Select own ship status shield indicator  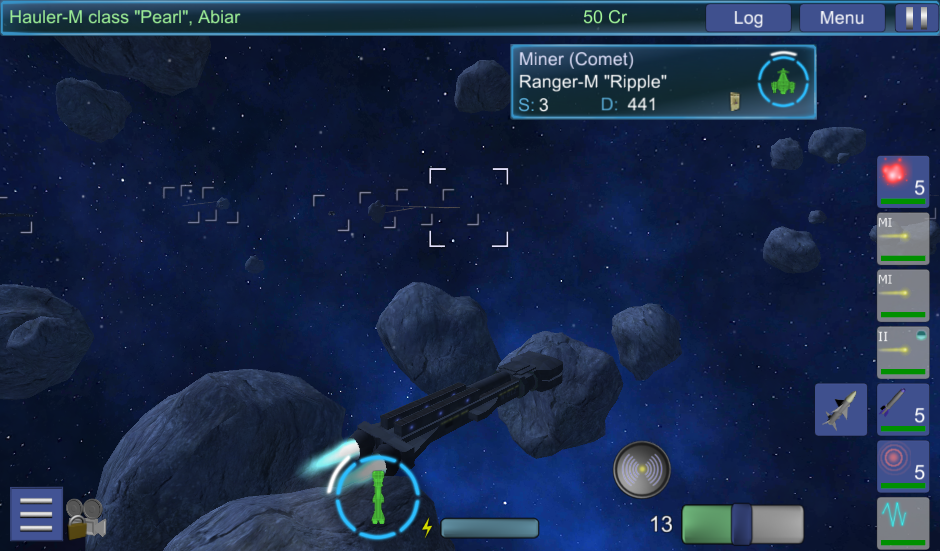click(x=377, y=493)
